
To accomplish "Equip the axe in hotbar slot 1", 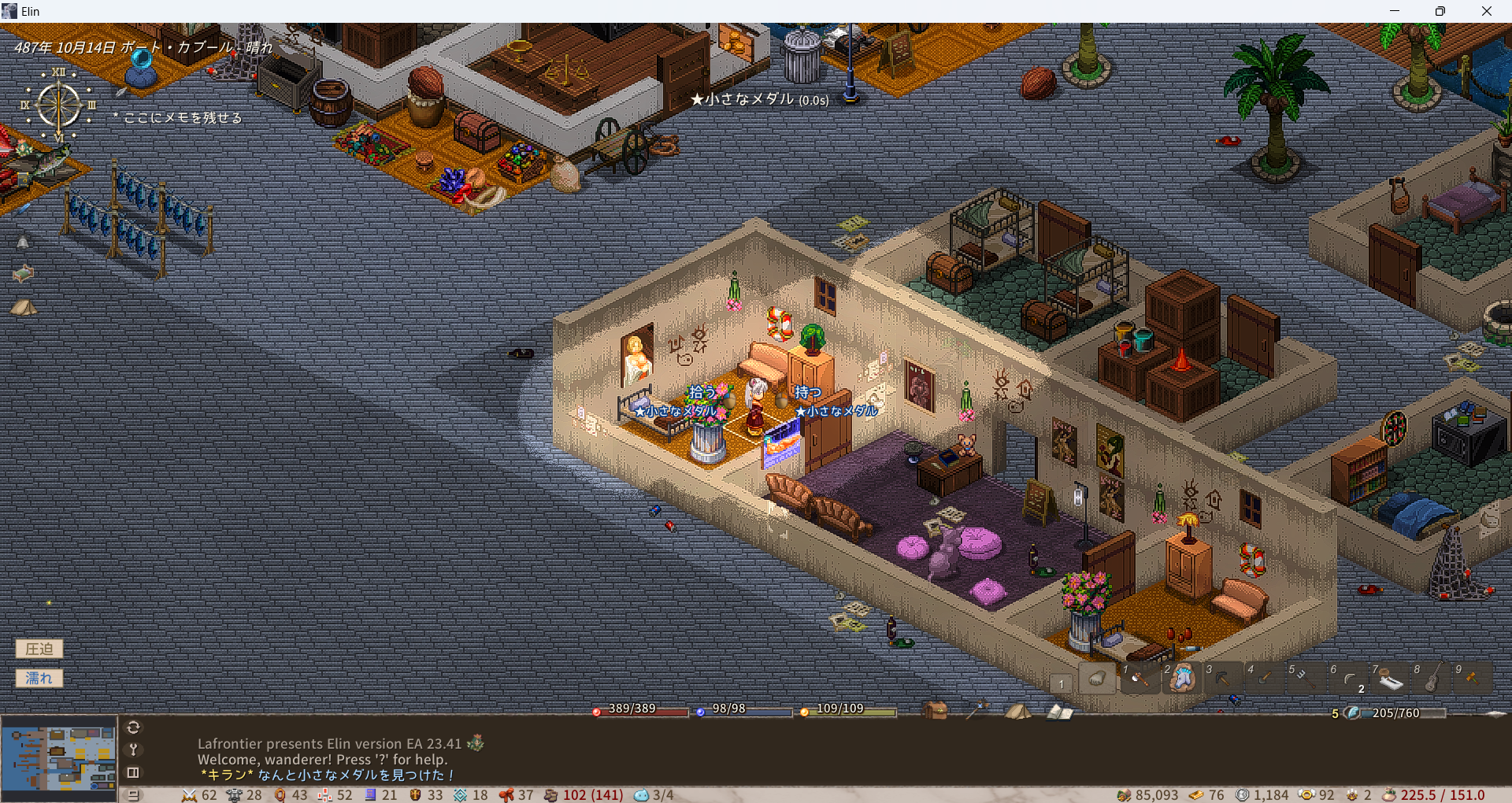I will [x=1139, y=679].
